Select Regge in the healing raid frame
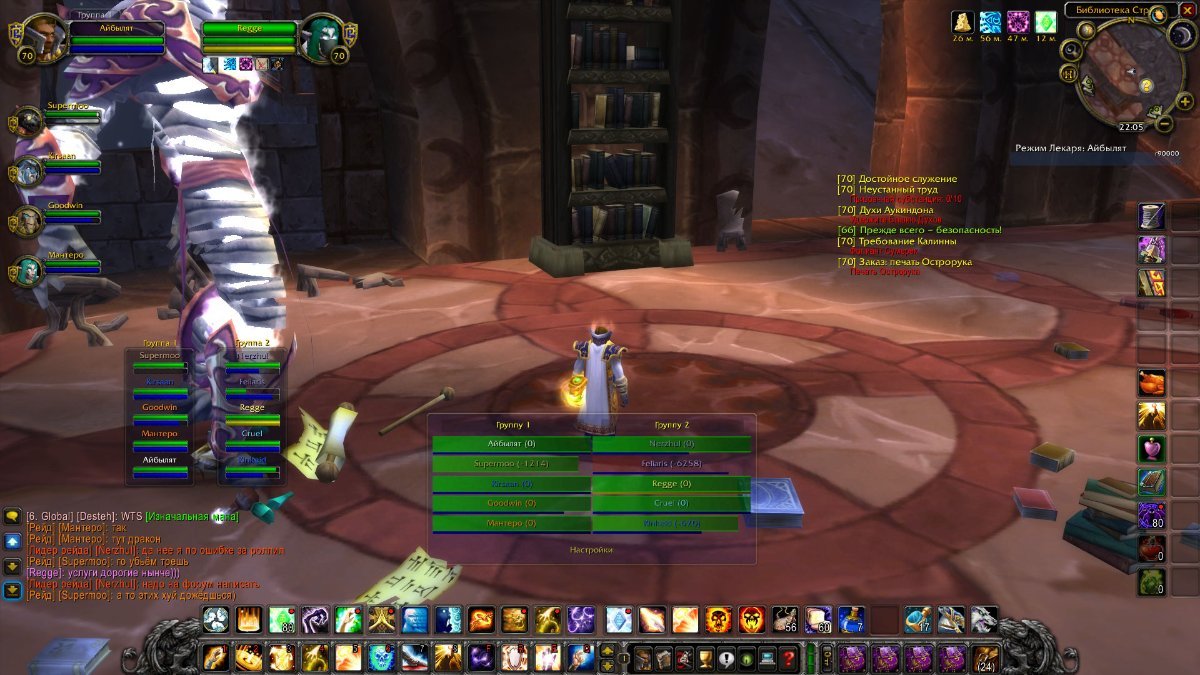This screenshot has width=1200, height=675. pyautogui.click(x=671, y=483)
